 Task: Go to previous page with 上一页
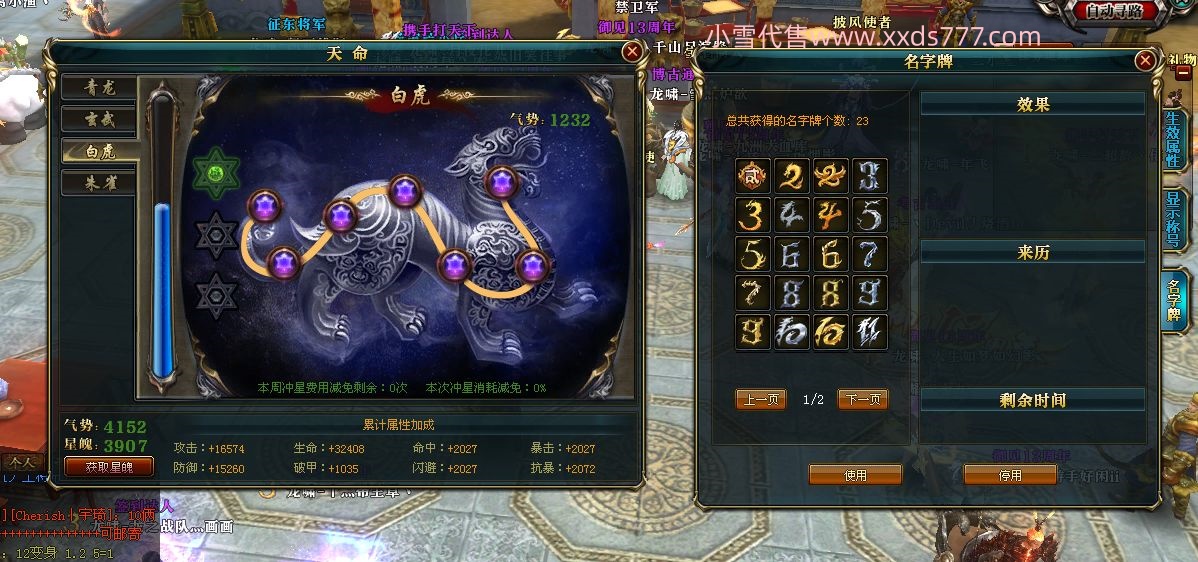coord(761,400)
